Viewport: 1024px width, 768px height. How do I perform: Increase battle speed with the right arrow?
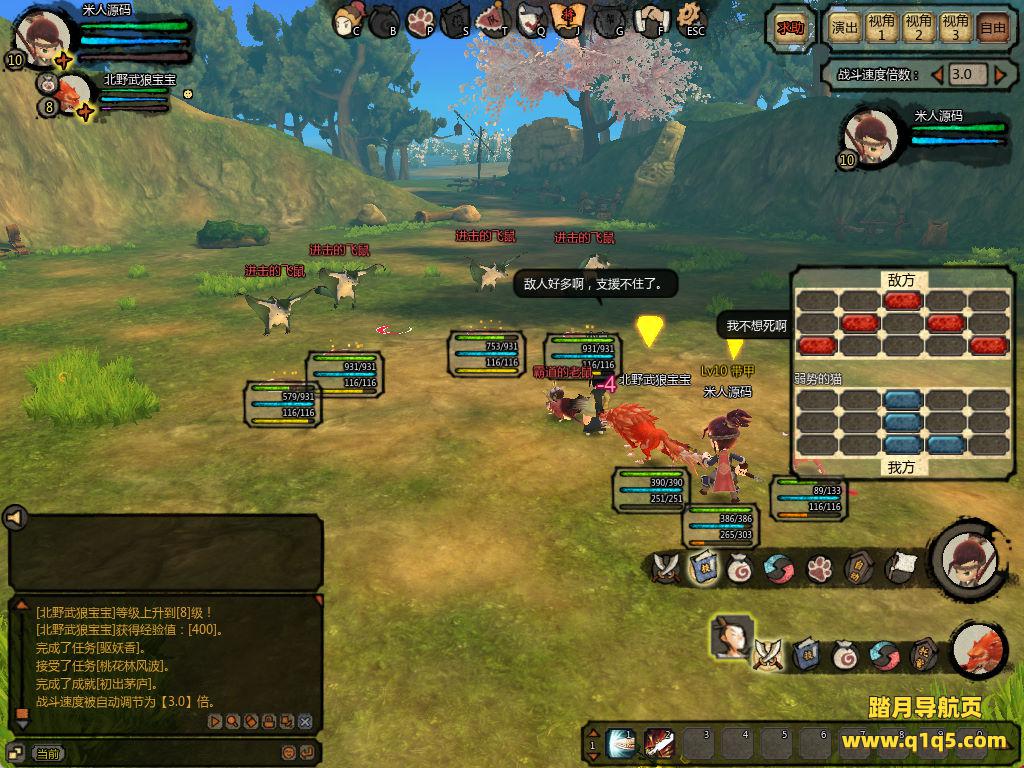coord(999,75)
